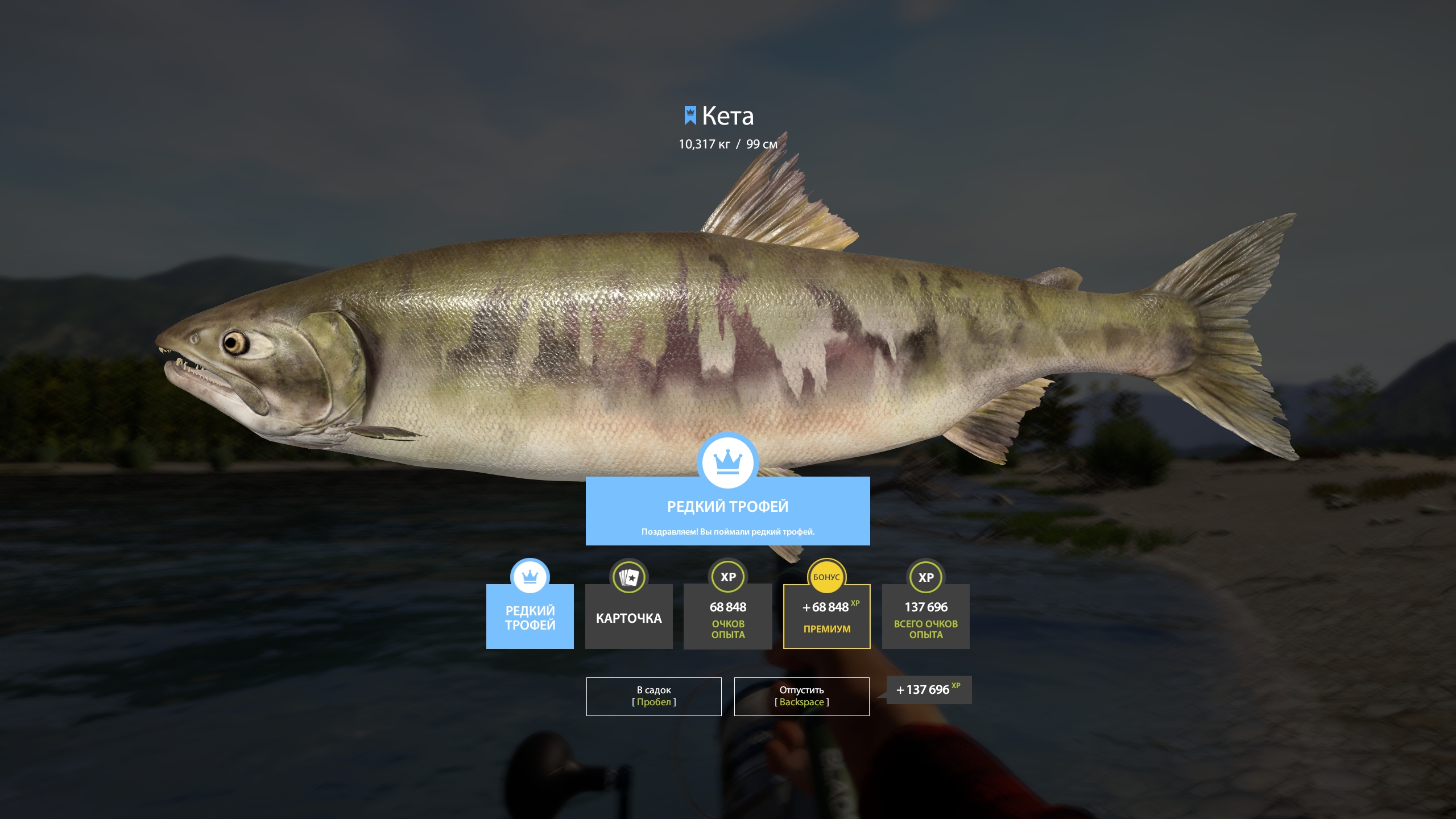
Task: Select the Редкий трофей reward tile
Action: 530,617
